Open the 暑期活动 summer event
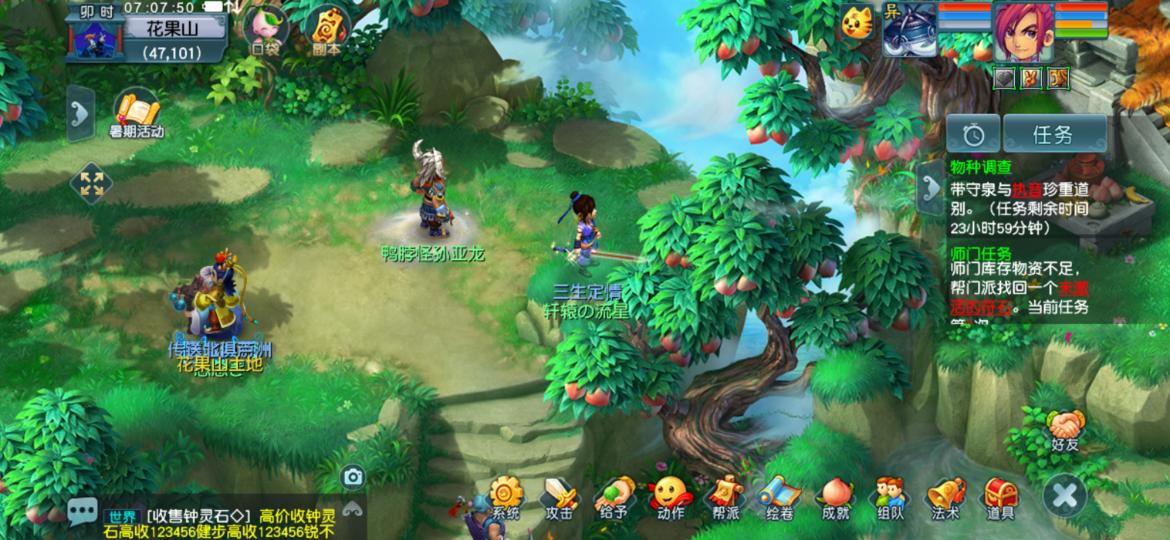 click(136, 115)
